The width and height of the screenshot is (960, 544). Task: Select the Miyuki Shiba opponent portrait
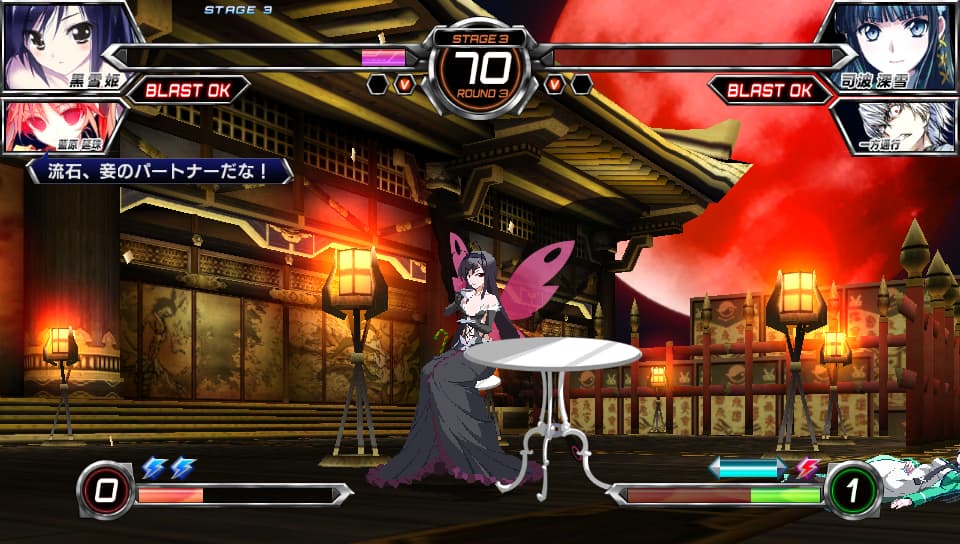[x=895, y=45]
